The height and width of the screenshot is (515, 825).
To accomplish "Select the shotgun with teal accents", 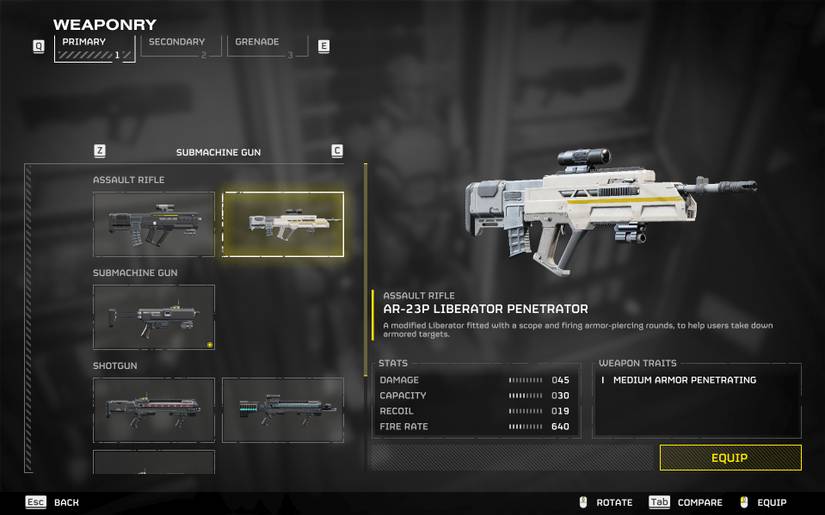I will point(282,410).
